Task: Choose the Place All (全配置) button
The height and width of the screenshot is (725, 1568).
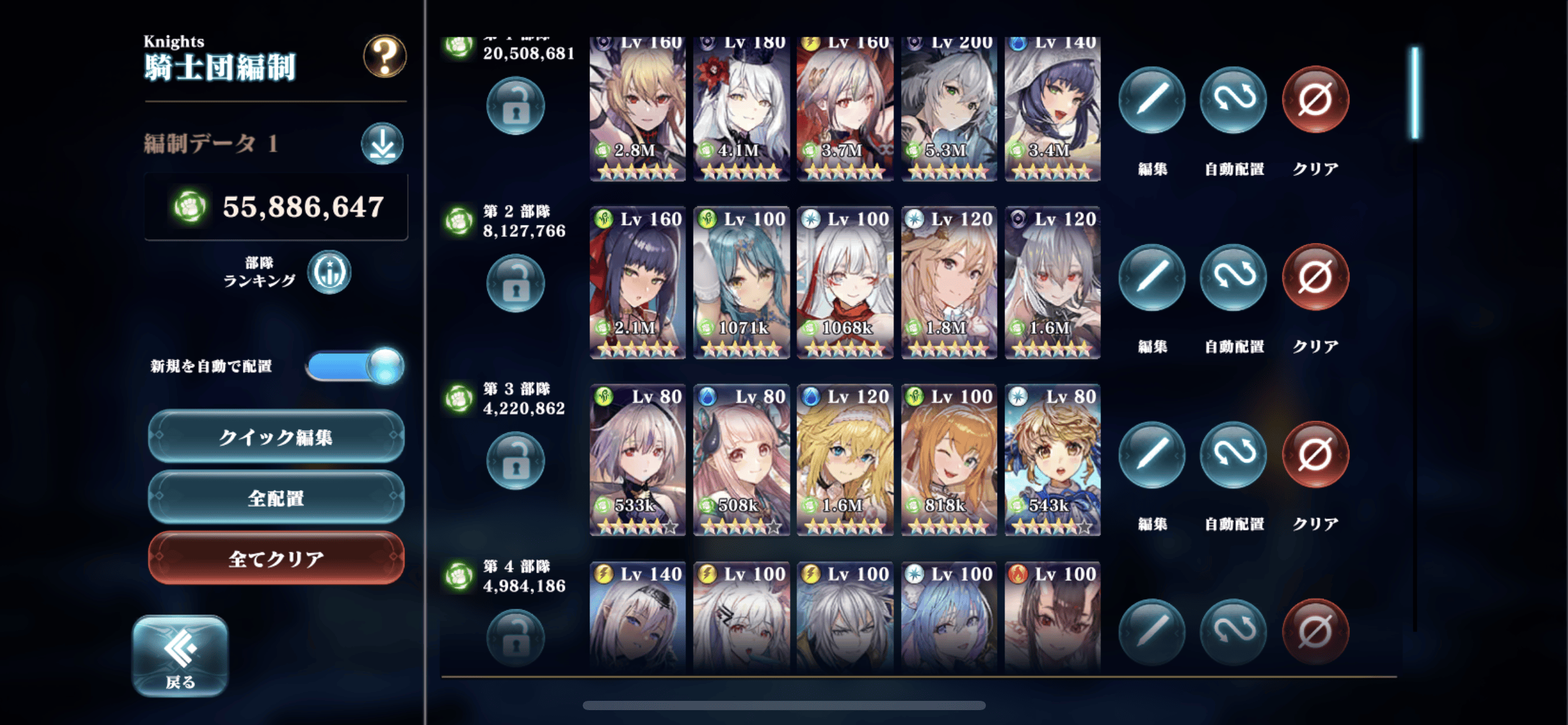Action: coord(276,498)
